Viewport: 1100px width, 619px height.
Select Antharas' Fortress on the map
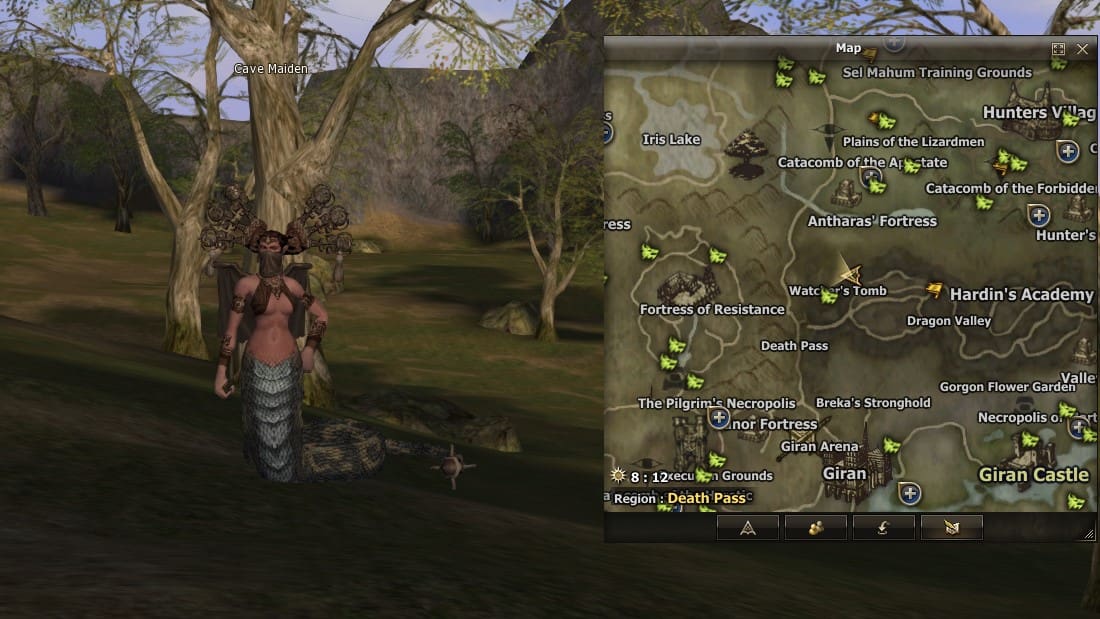(872, 221)
